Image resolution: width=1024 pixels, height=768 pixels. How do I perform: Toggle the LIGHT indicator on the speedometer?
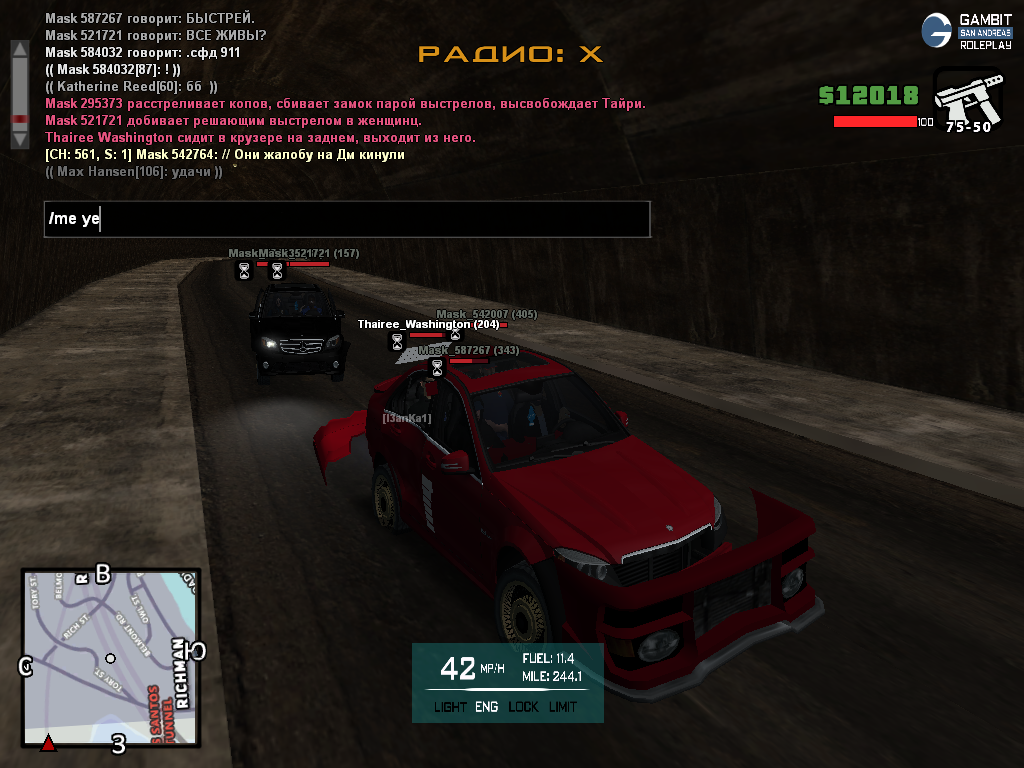(451, 707)
